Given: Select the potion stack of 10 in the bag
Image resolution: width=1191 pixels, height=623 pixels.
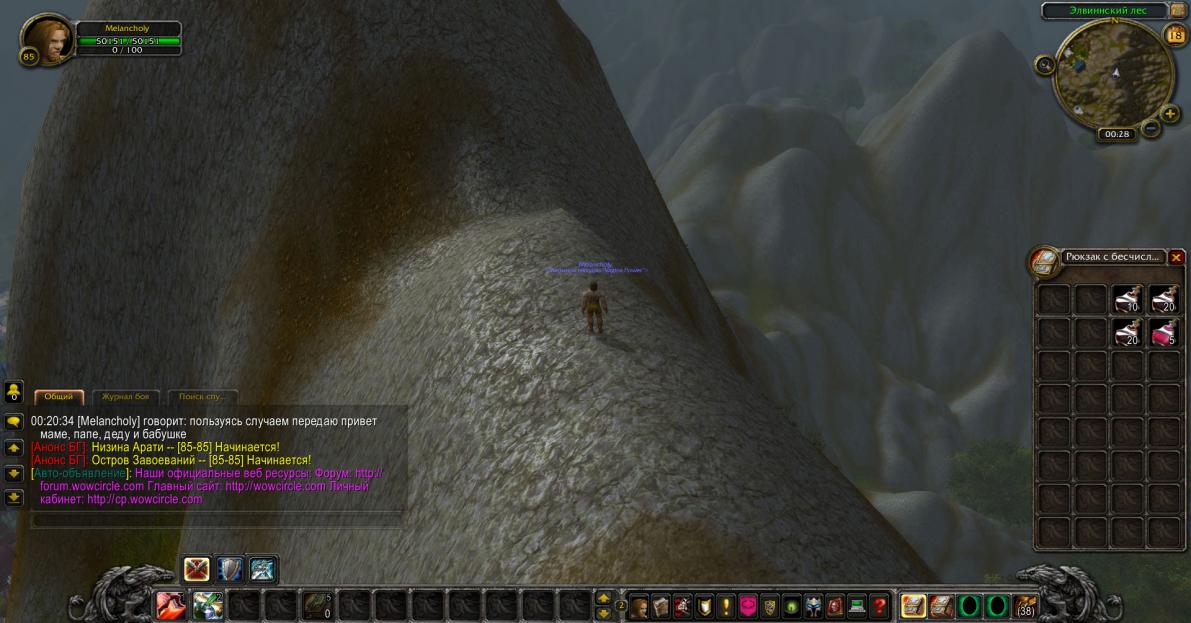Looking at the screenshot, I should 1128,299.
